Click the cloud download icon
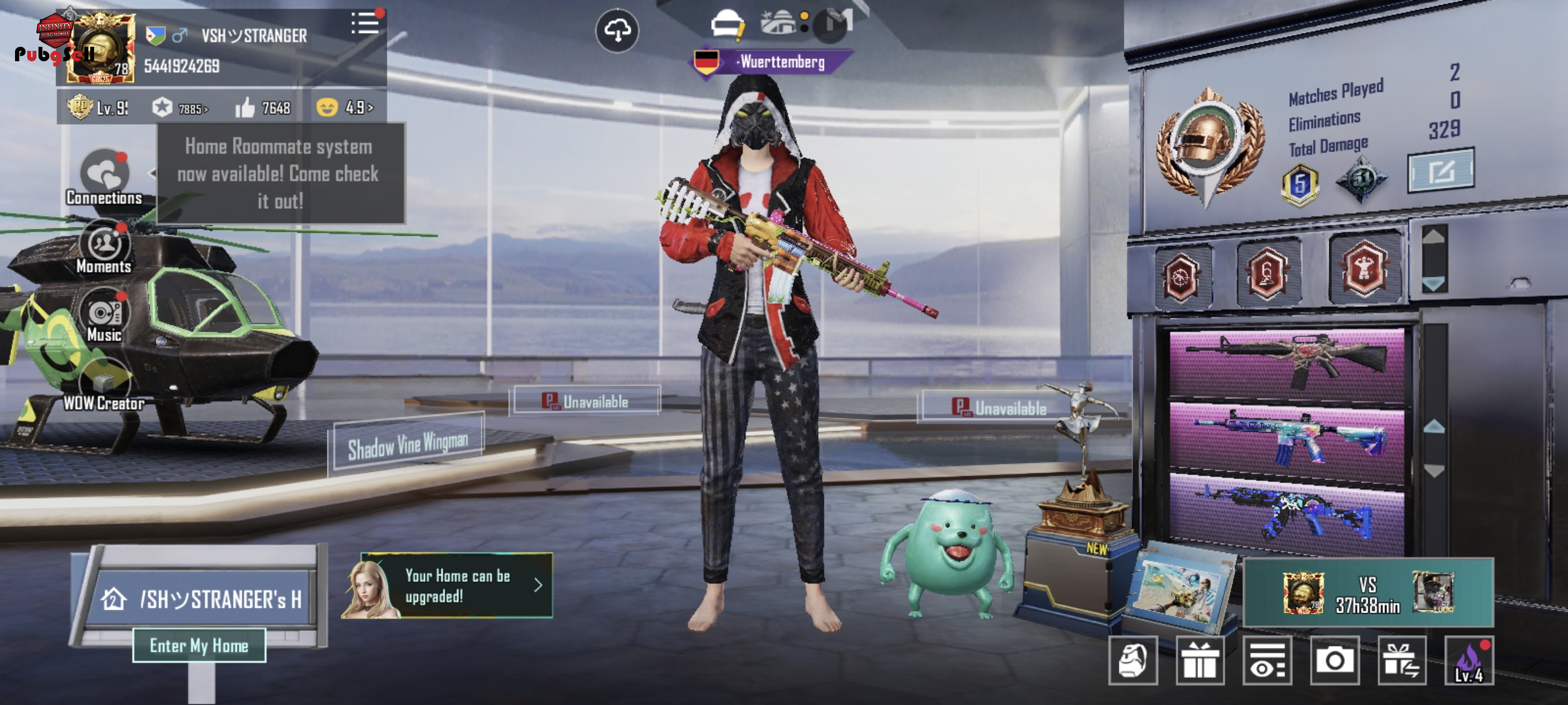The height and width of the screenshot is (705, 1568). point(616,30)
